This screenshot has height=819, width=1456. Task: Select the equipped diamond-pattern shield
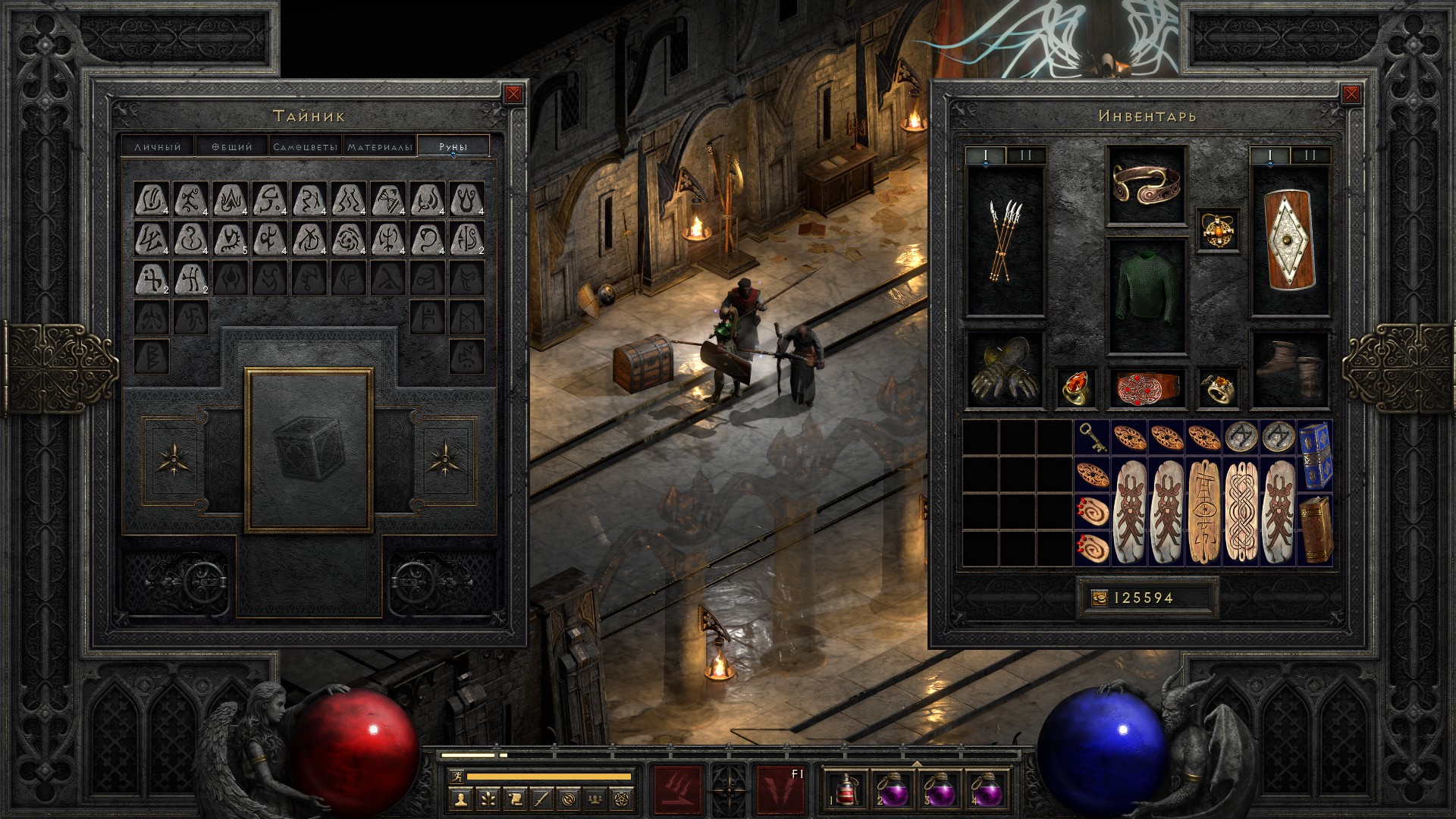click(1289, 241)
